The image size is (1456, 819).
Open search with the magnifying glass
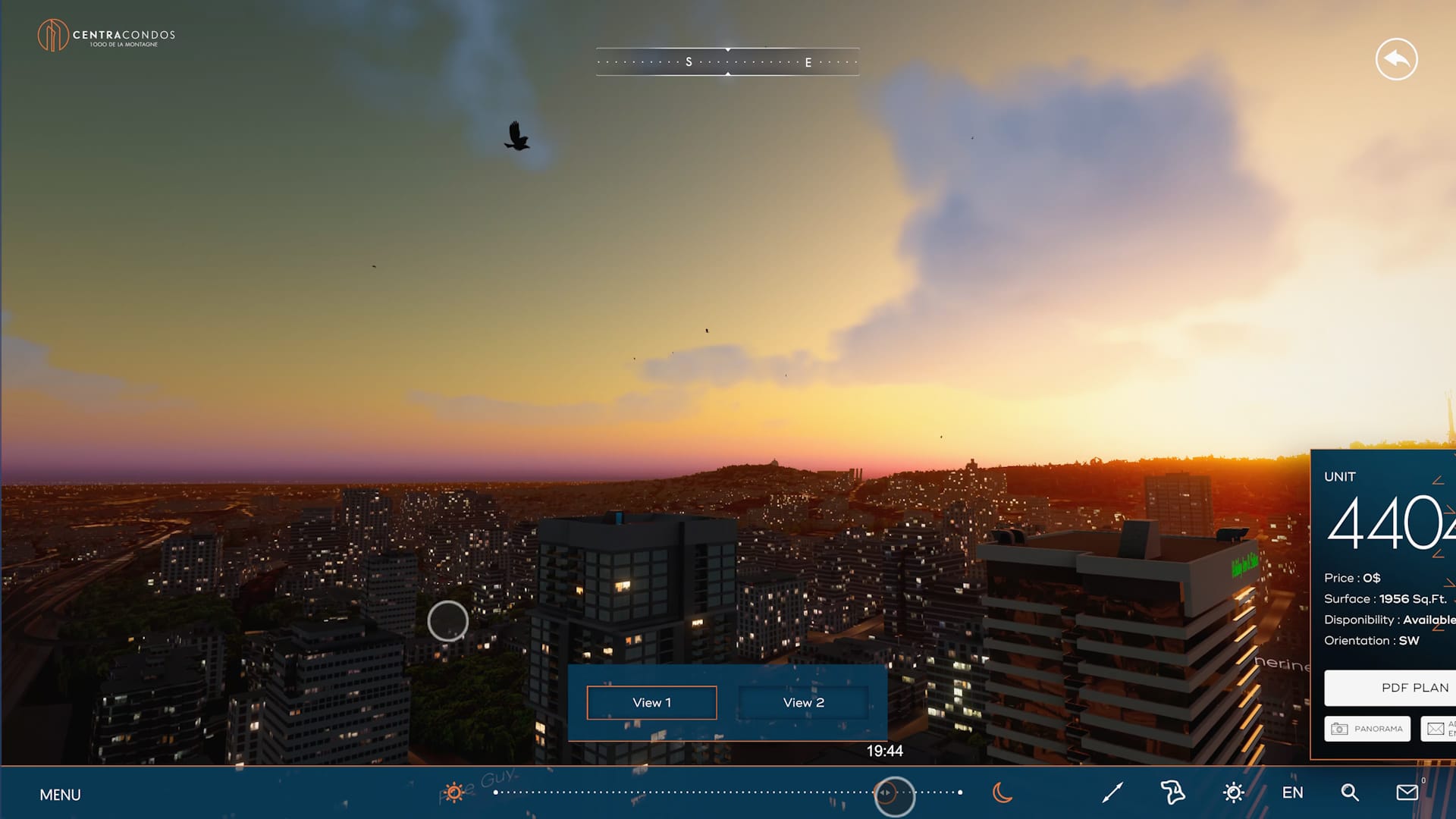[x=1350, y=792]
